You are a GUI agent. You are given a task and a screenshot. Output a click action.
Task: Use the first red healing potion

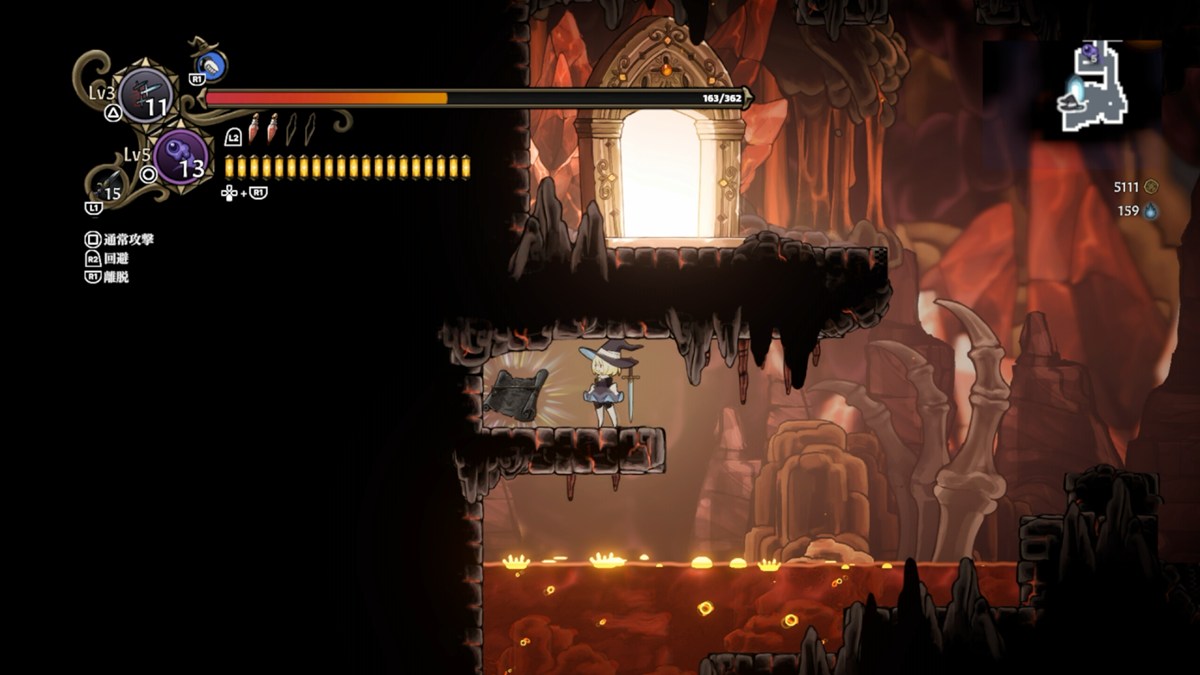coord(254,127)
